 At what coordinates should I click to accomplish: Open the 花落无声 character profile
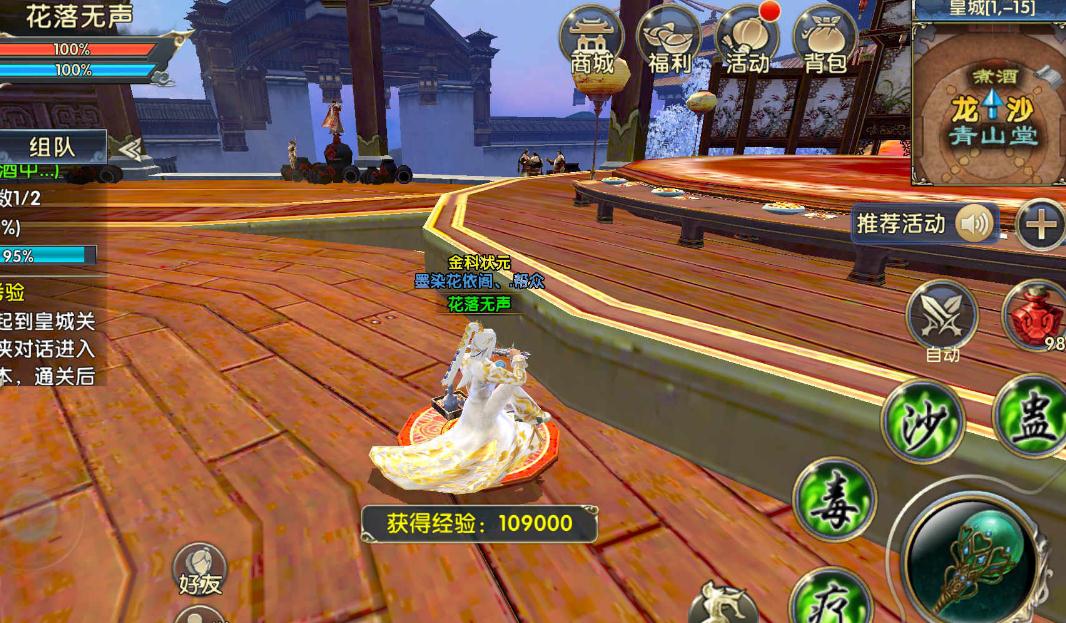(78, 16)
